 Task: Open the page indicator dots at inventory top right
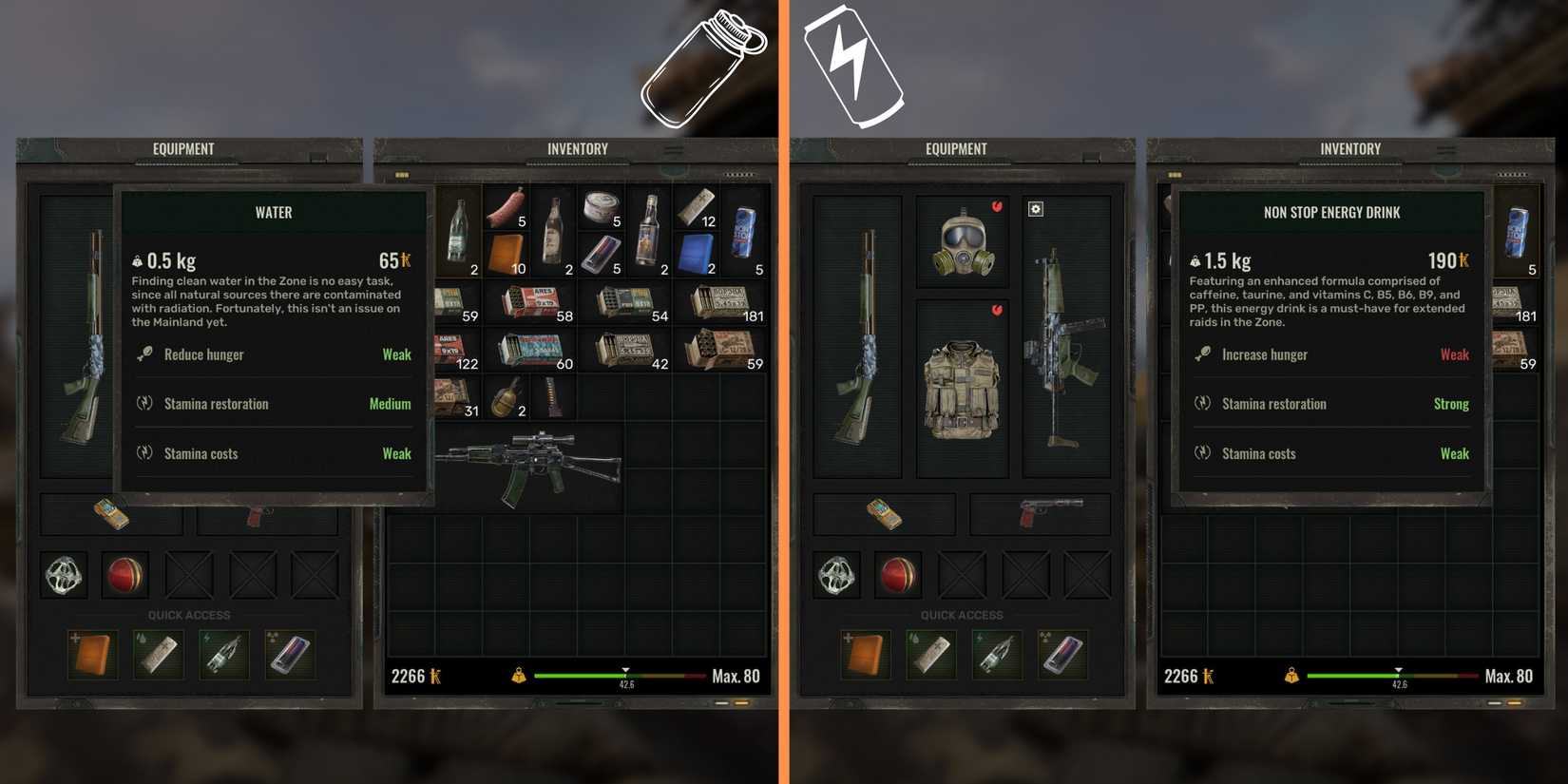tap(738, 174)
